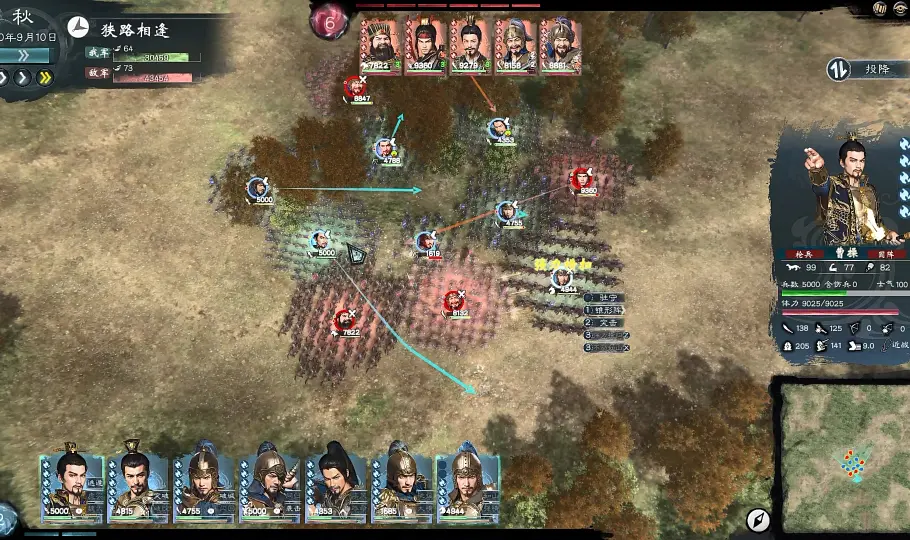The width and height of the screenshot is (910, 540).
Task: Set game speed with the double-arrow button
Action: point(45,77)
